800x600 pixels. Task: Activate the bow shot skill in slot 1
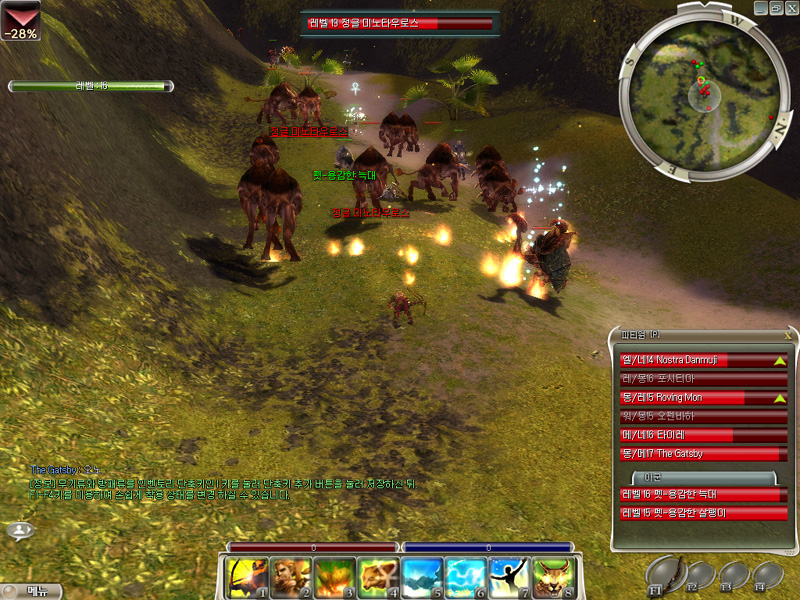coord(247,577)
